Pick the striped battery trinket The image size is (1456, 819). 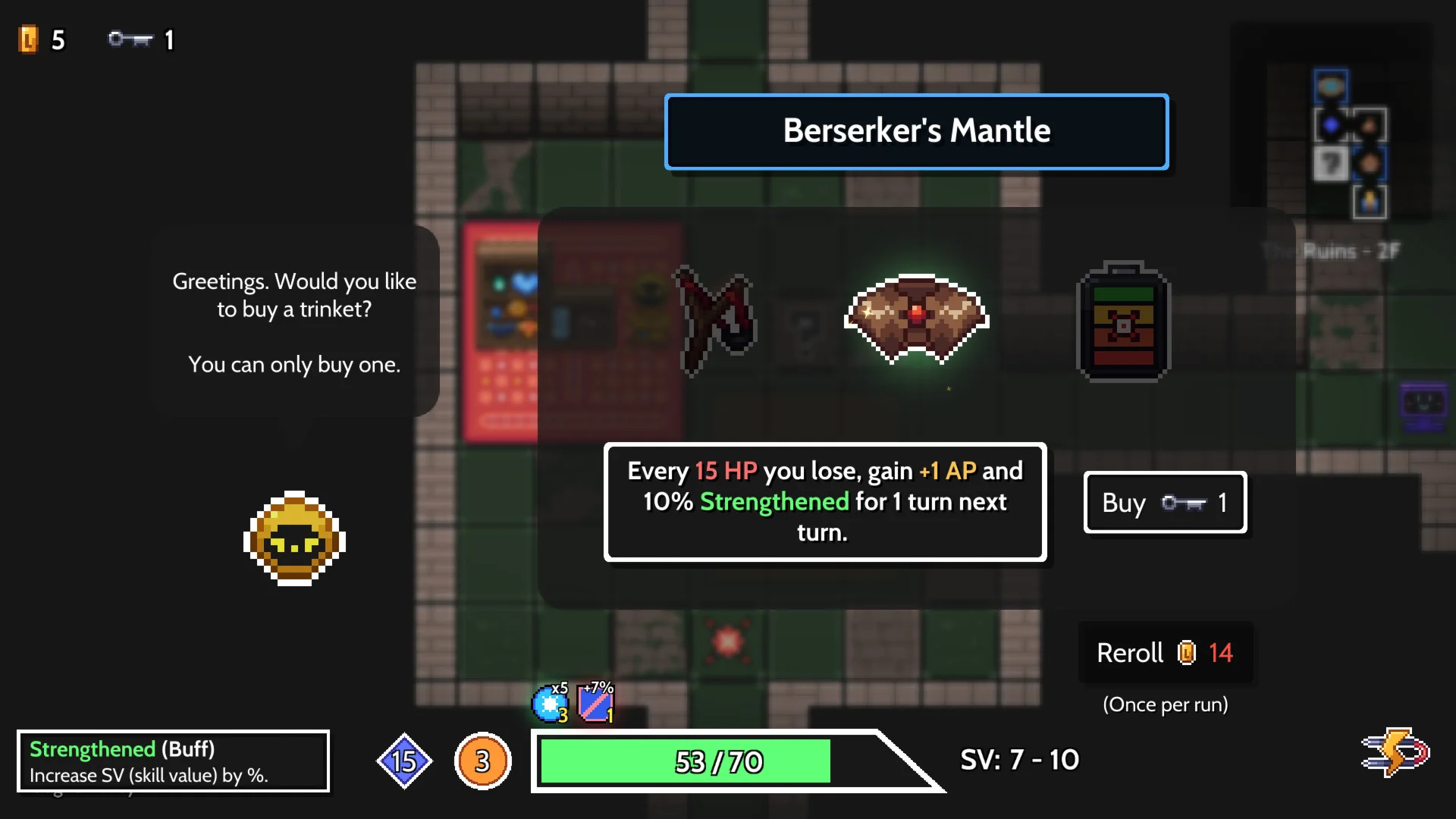click(x=1123, y=322)
